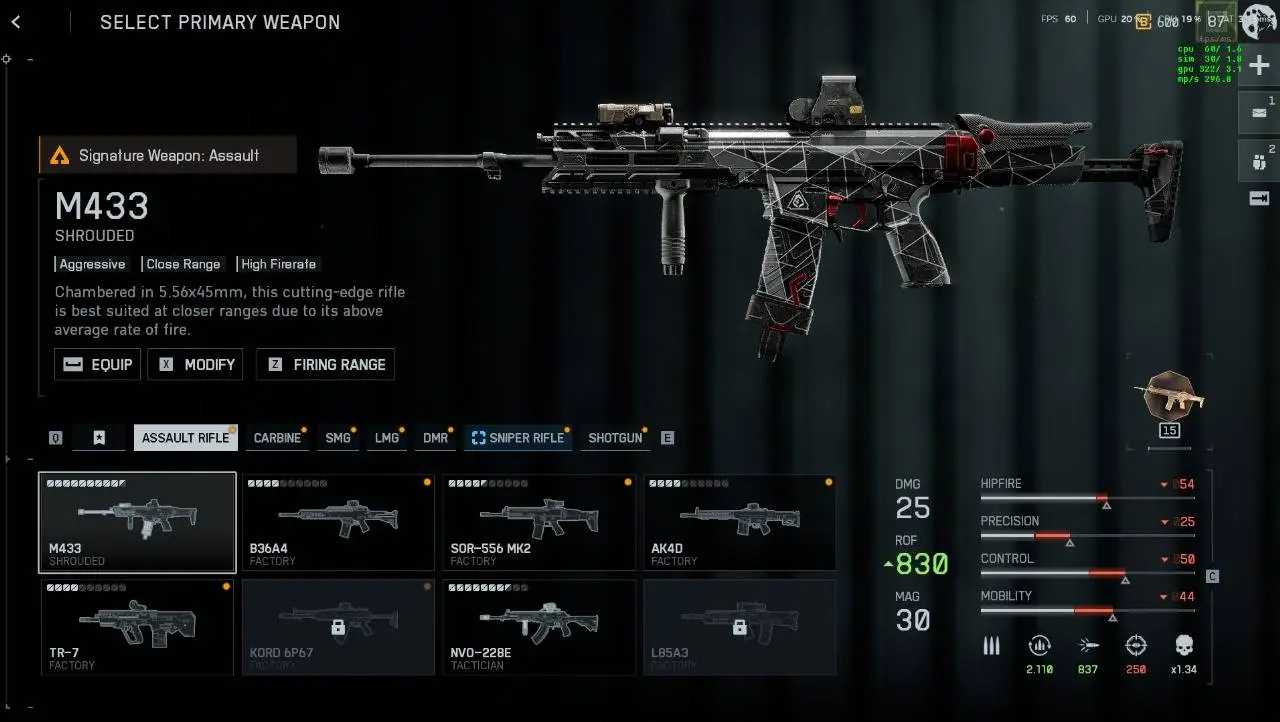1280x722 pixels.
Task: Show the LMG weapon category
Action: 387,438
